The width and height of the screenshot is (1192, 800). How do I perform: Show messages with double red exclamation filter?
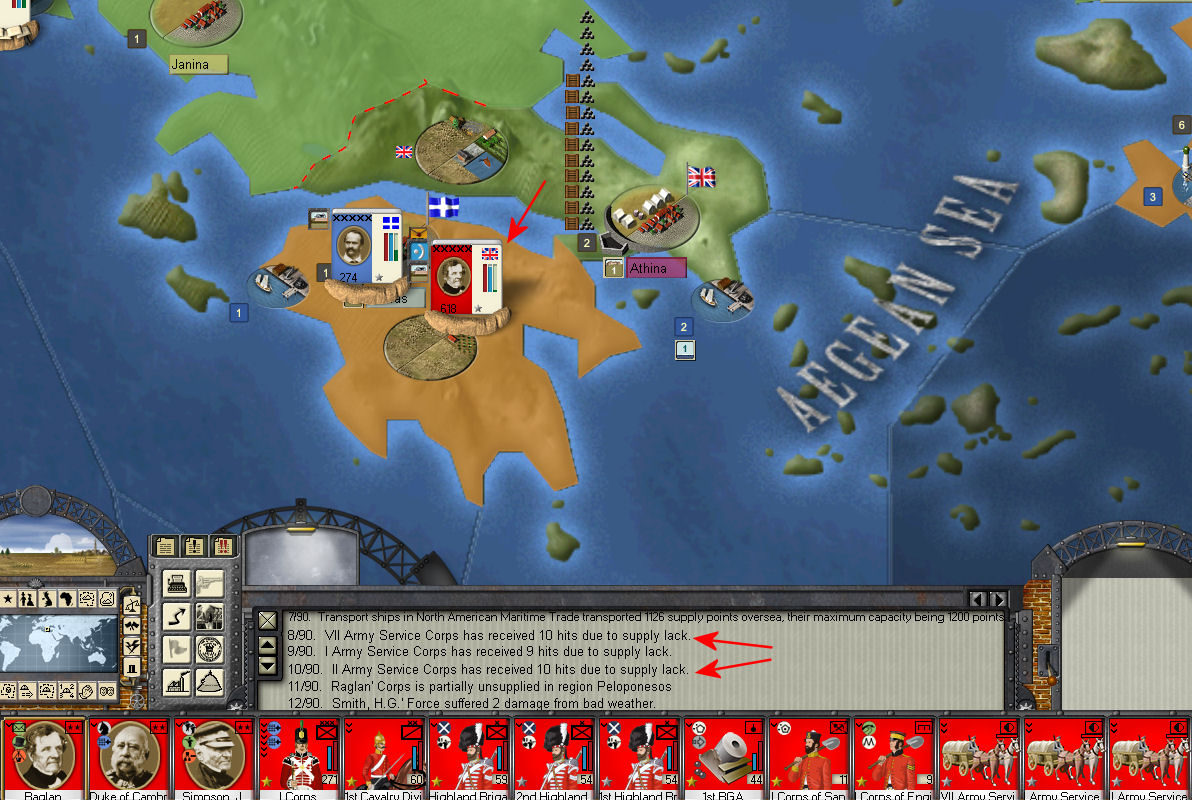coord(222,547)
